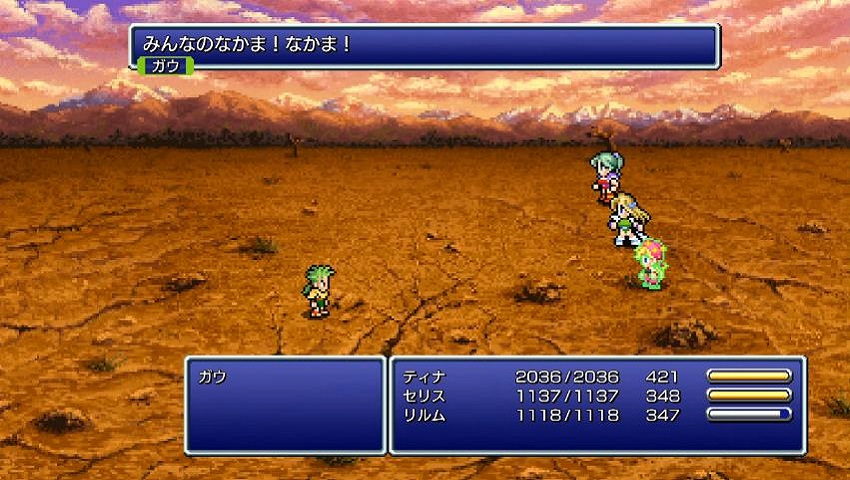Advance the ガウ dialogue message box

coord(424,46)
